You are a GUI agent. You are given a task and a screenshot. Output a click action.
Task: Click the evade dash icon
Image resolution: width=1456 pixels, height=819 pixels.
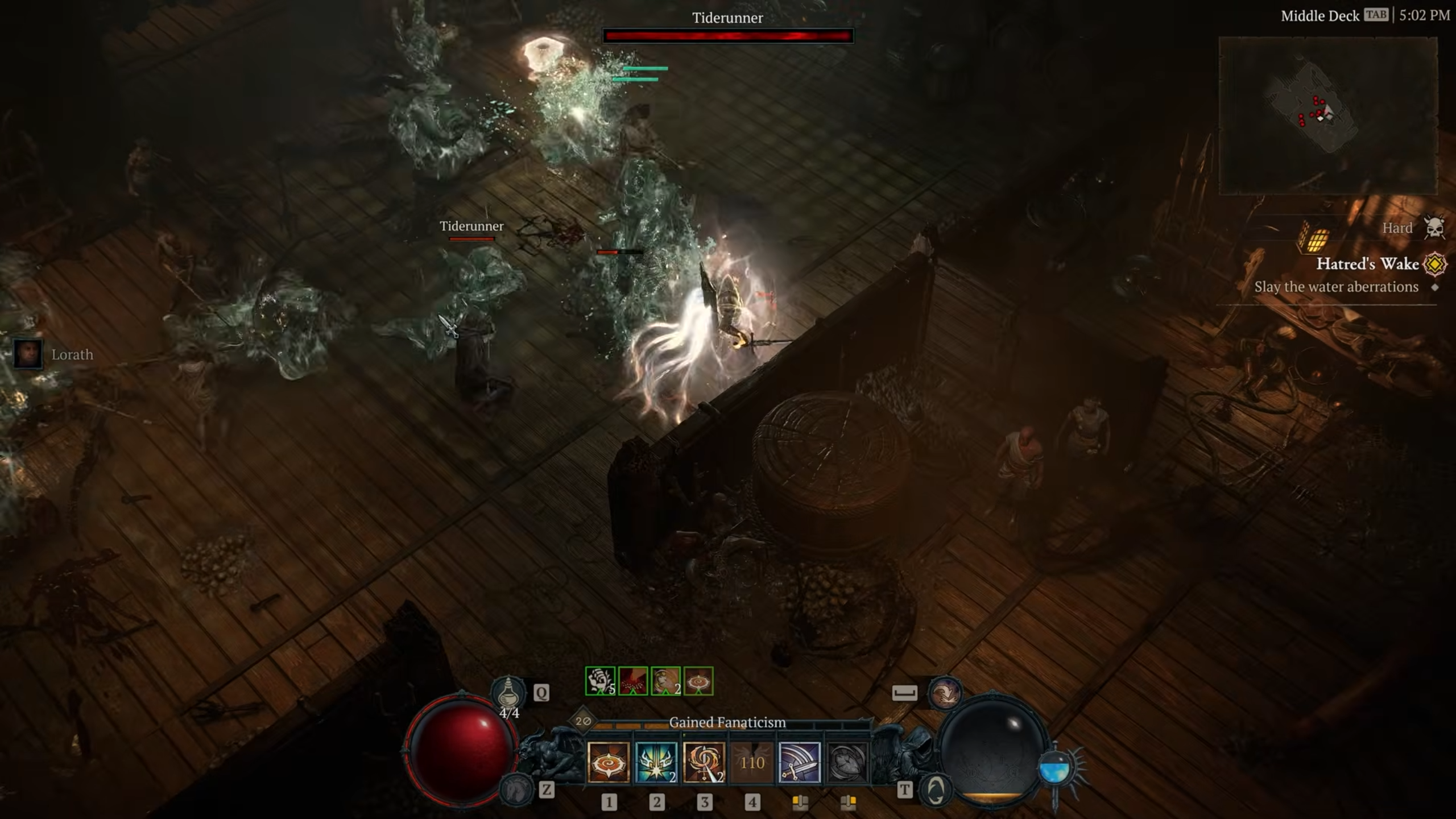945,693
